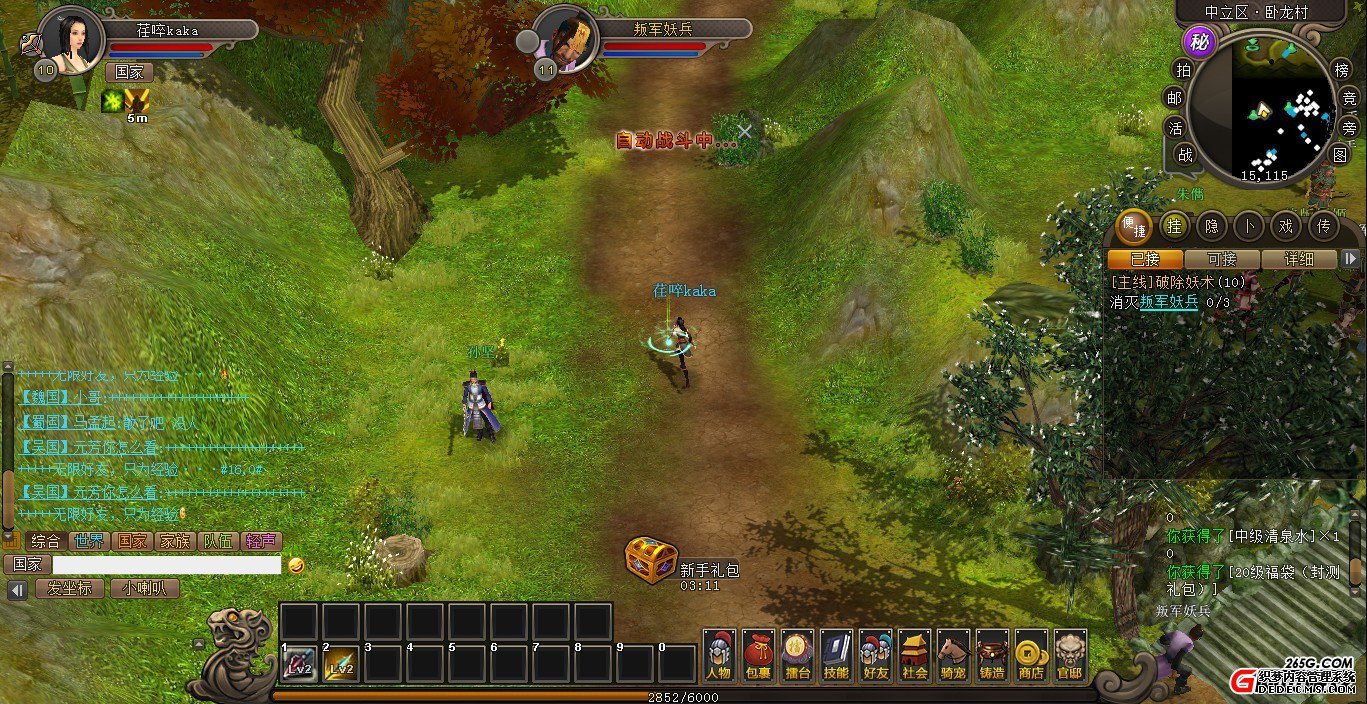This screenshot has height=704, width=1367.
Task: Switch to the 可接 quest tab
Action: pos(1221,259)
